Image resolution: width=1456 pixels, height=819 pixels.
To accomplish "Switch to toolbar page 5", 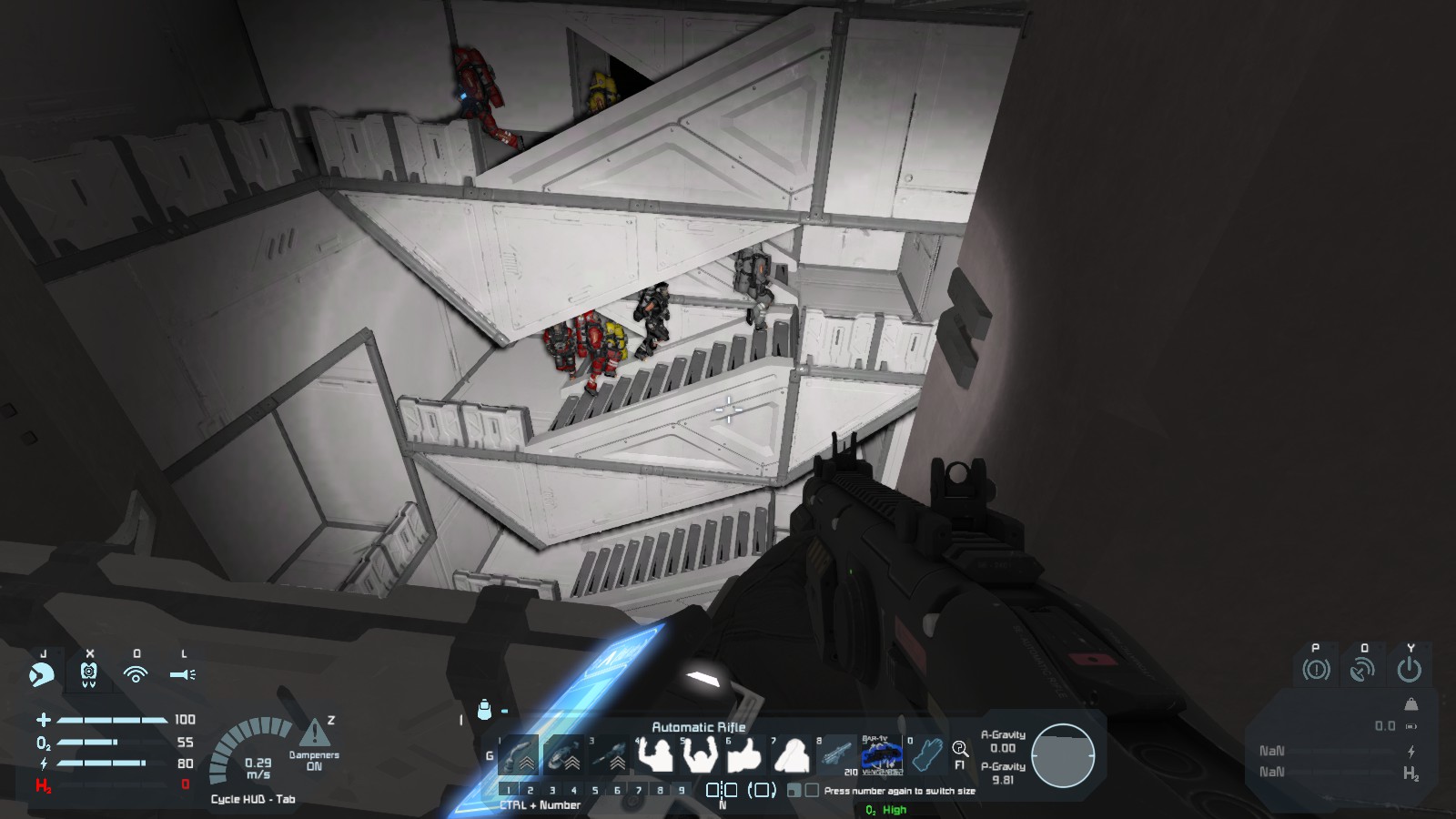I will click(x=595, y=790).
